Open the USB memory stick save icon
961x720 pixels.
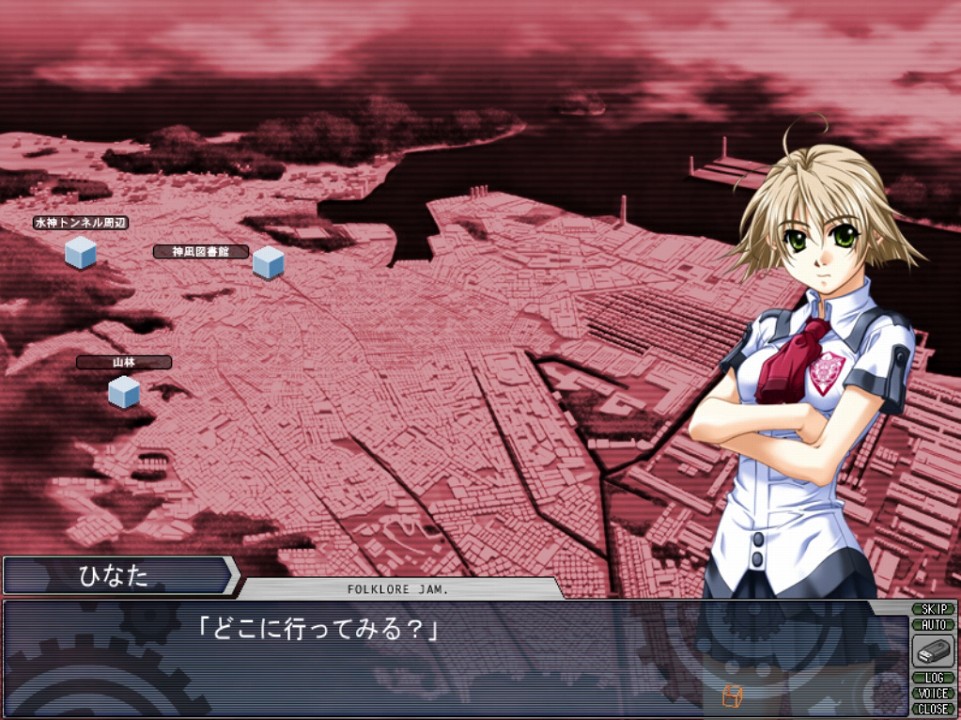point(933,651)
